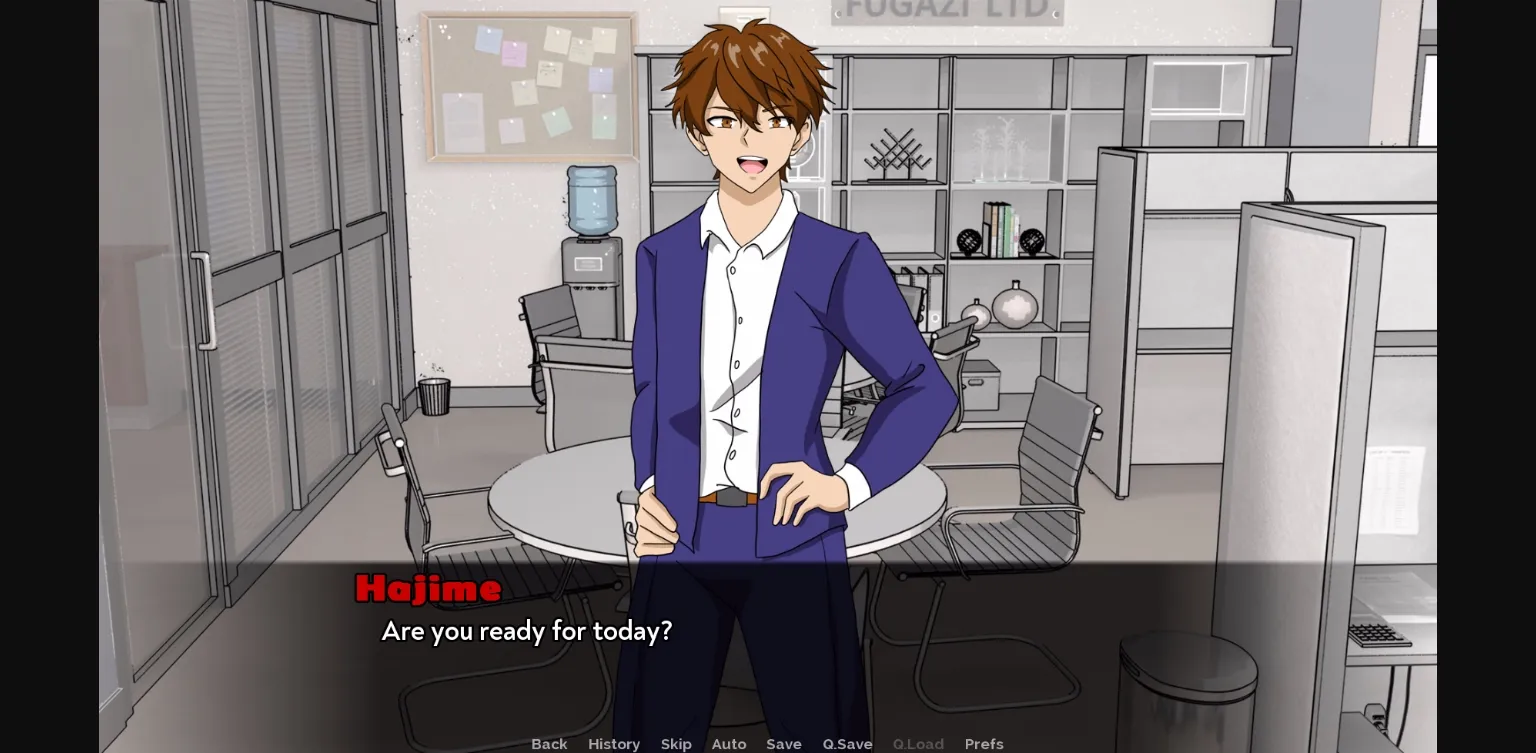Viewport: 1536px width, 753px height.
Task: Roll back using the Back option
Action: [x=549, y=744]
